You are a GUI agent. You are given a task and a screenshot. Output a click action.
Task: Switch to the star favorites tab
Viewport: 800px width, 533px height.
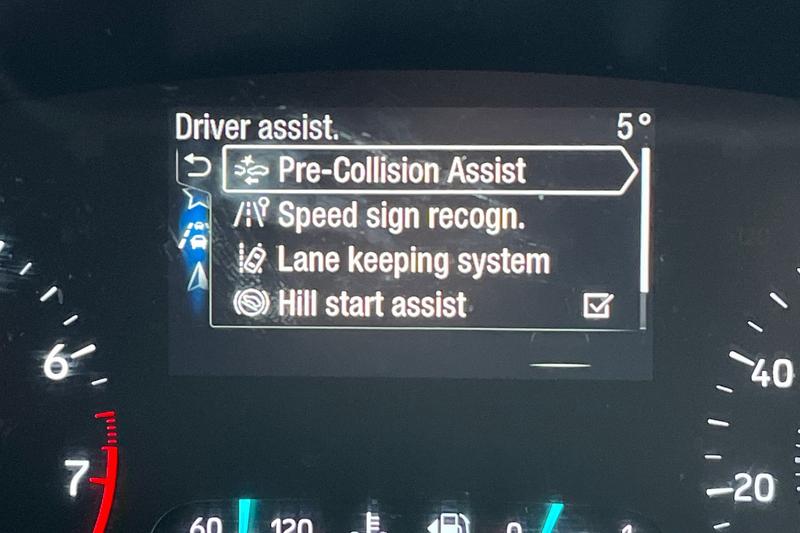197,200
